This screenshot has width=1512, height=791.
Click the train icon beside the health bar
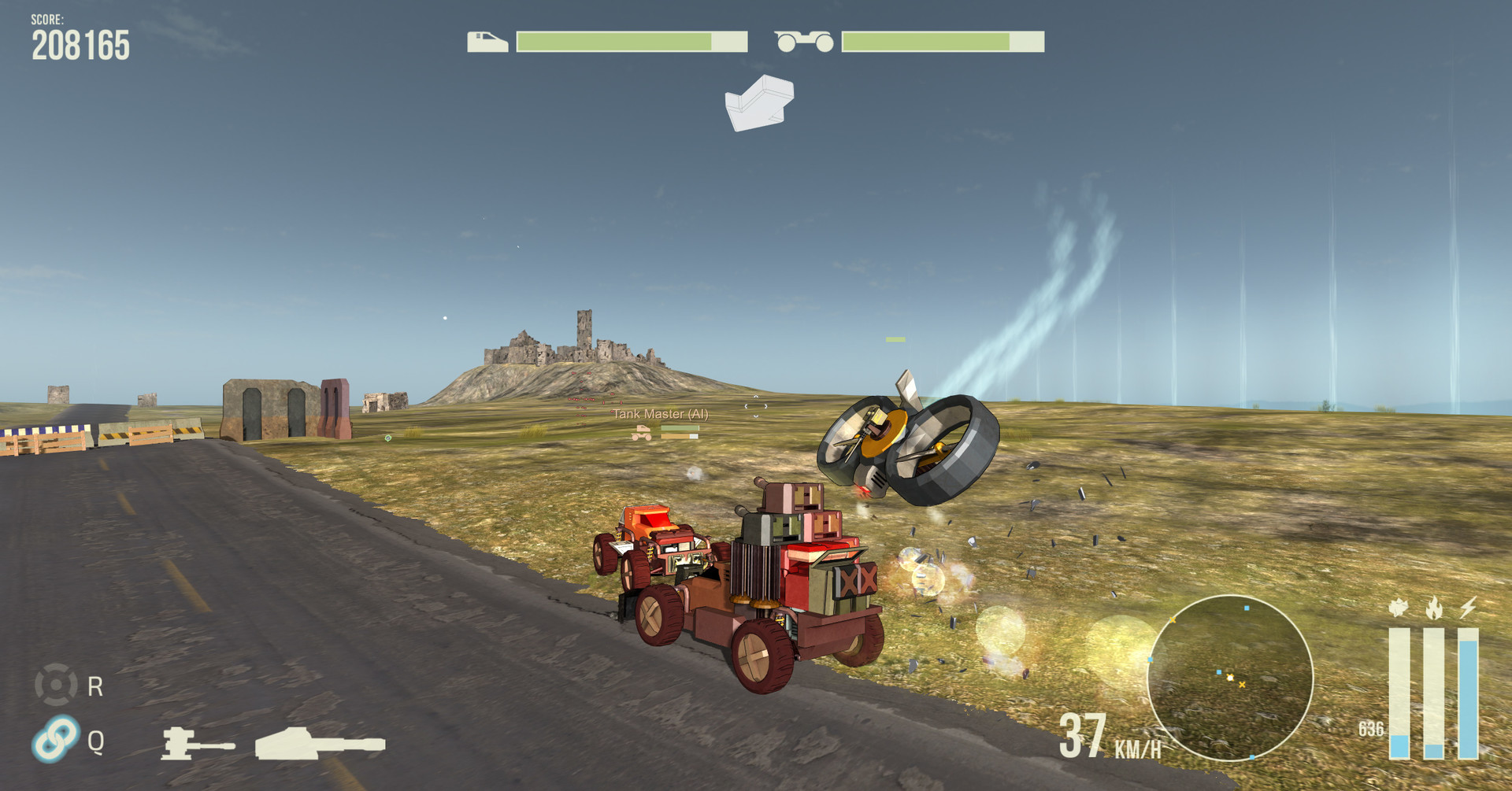point(487,42)
